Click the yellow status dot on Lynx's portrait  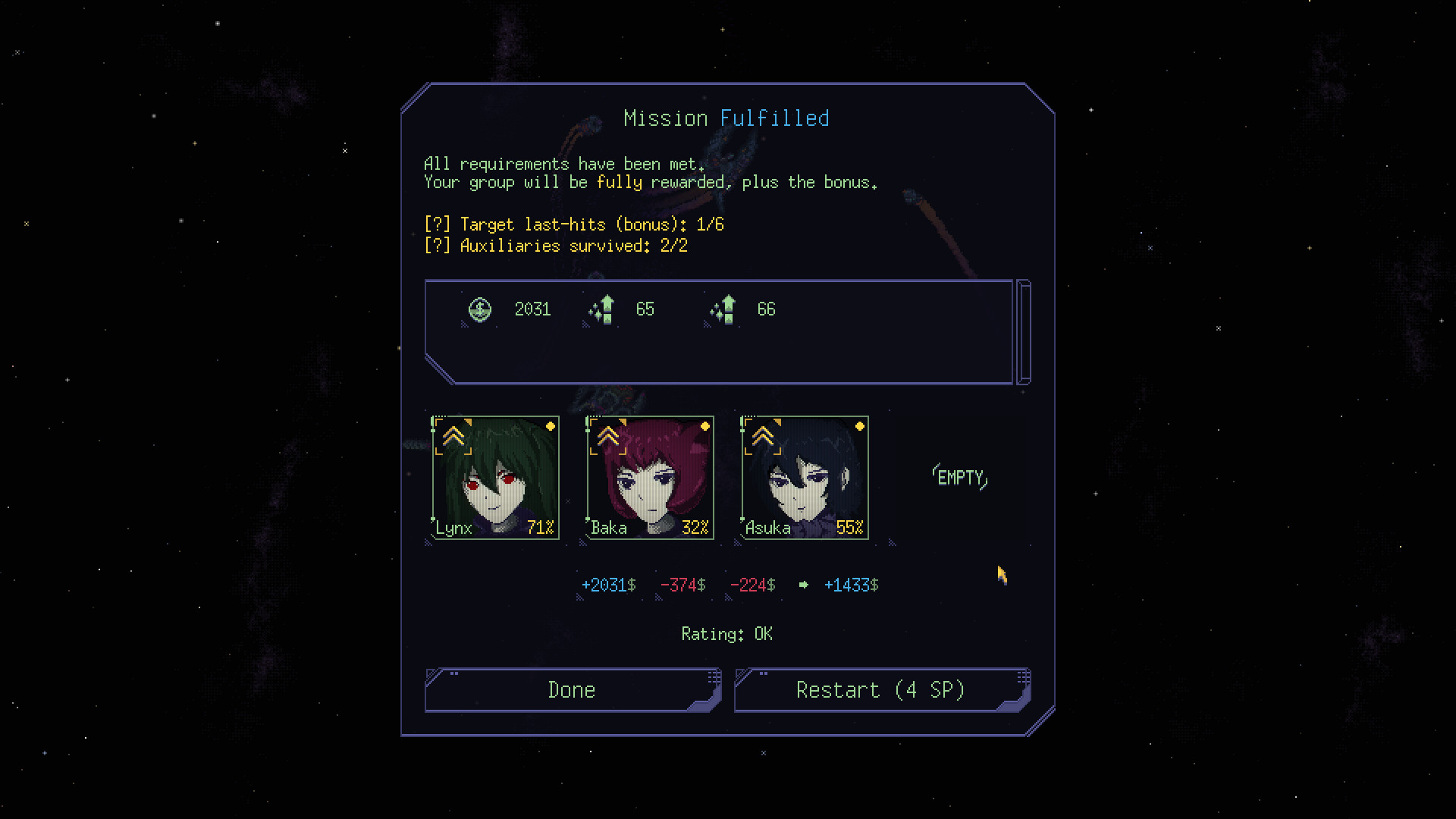(551, 426)
